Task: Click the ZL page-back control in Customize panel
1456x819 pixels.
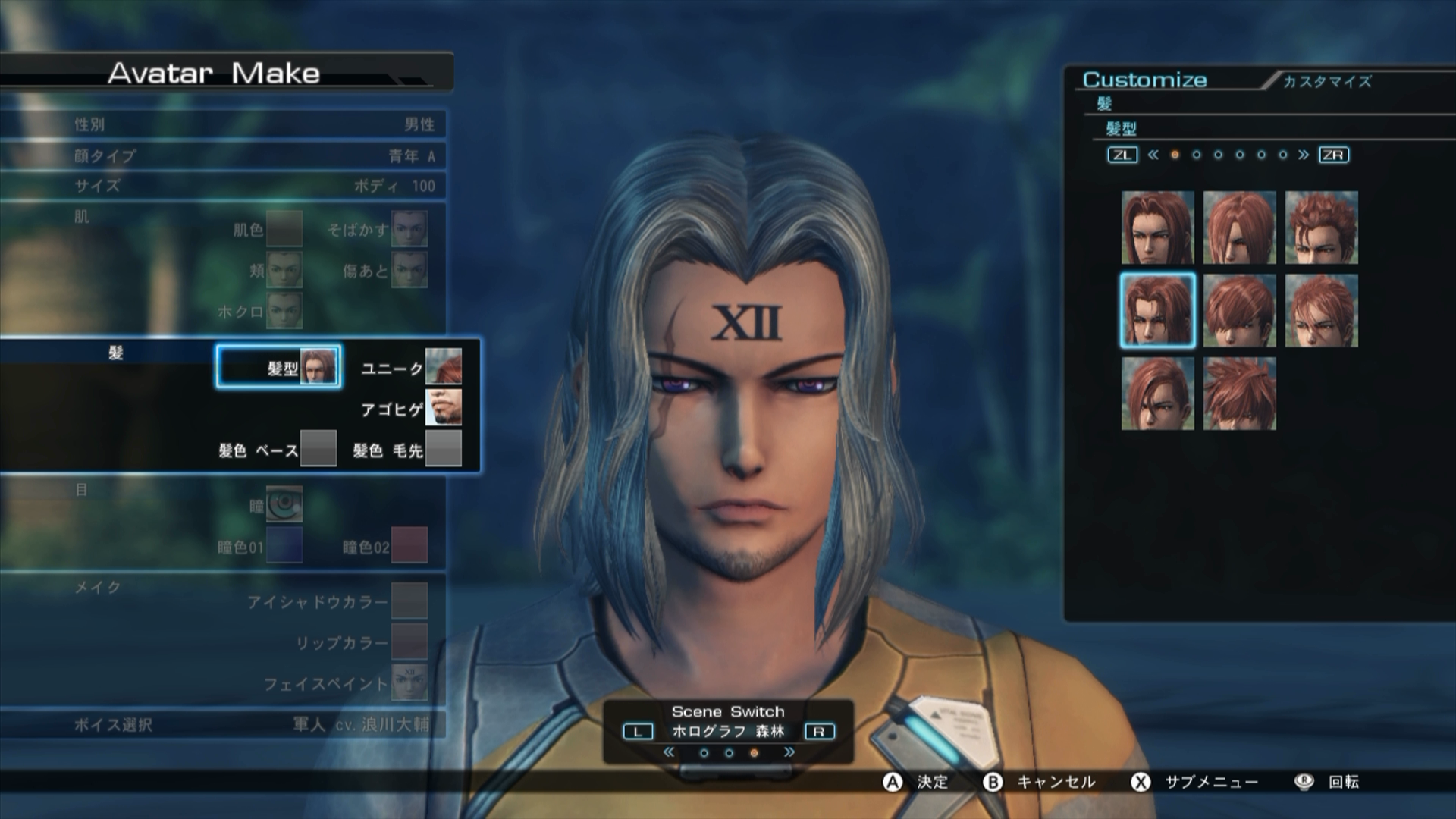Action: tap(1122, 155)
